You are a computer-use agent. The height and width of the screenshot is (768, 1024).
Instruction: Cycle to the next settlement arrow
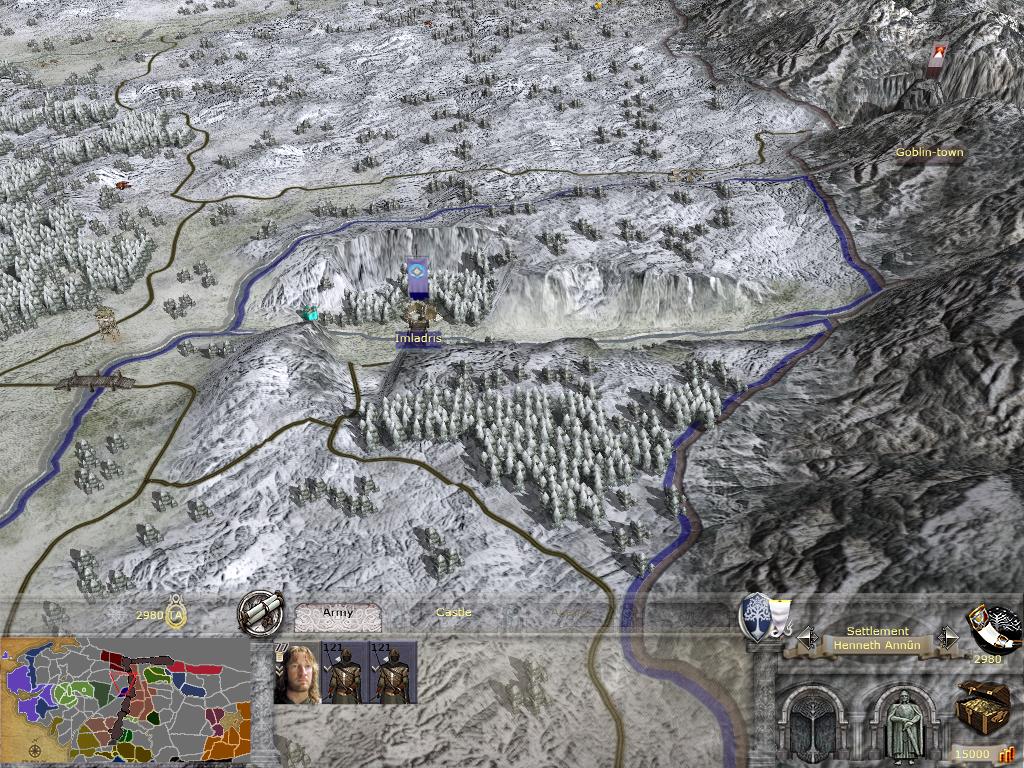tap(947, 637)
